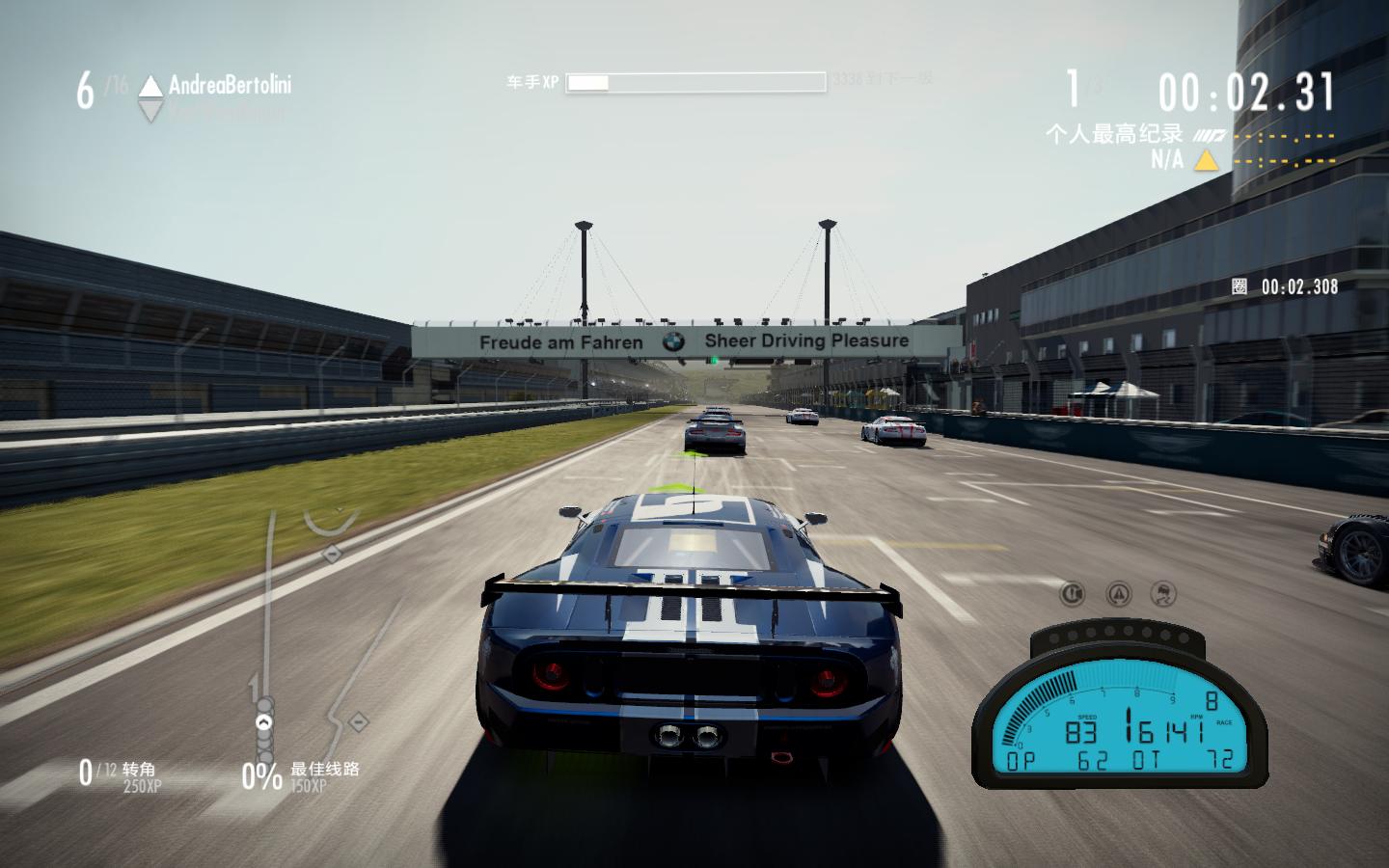The height and width of the screenshot is (868, 1389).
Task: Click the skidding car stability icon
Action: pyautogui.click(x=1164, y=592)
